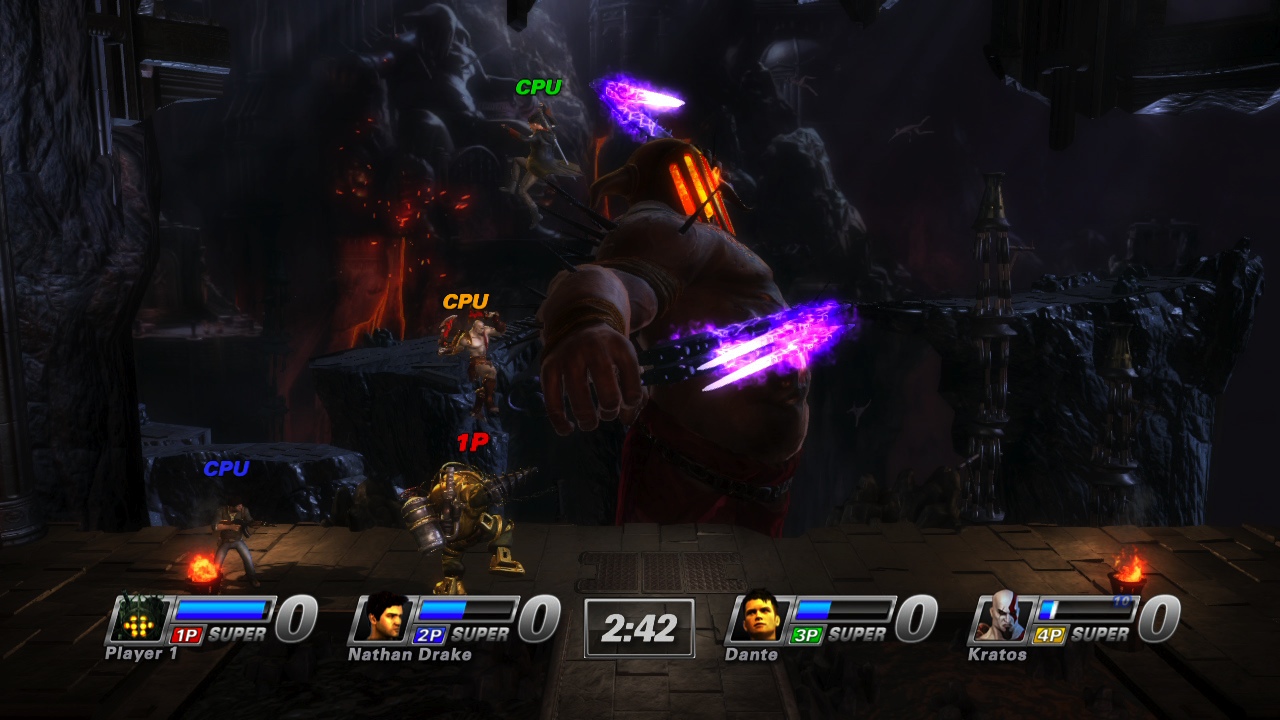This screenshot has width=1280, height=720.
Task: Click the blue CPU tag above Nathan Drake
Action: (229, 466)
